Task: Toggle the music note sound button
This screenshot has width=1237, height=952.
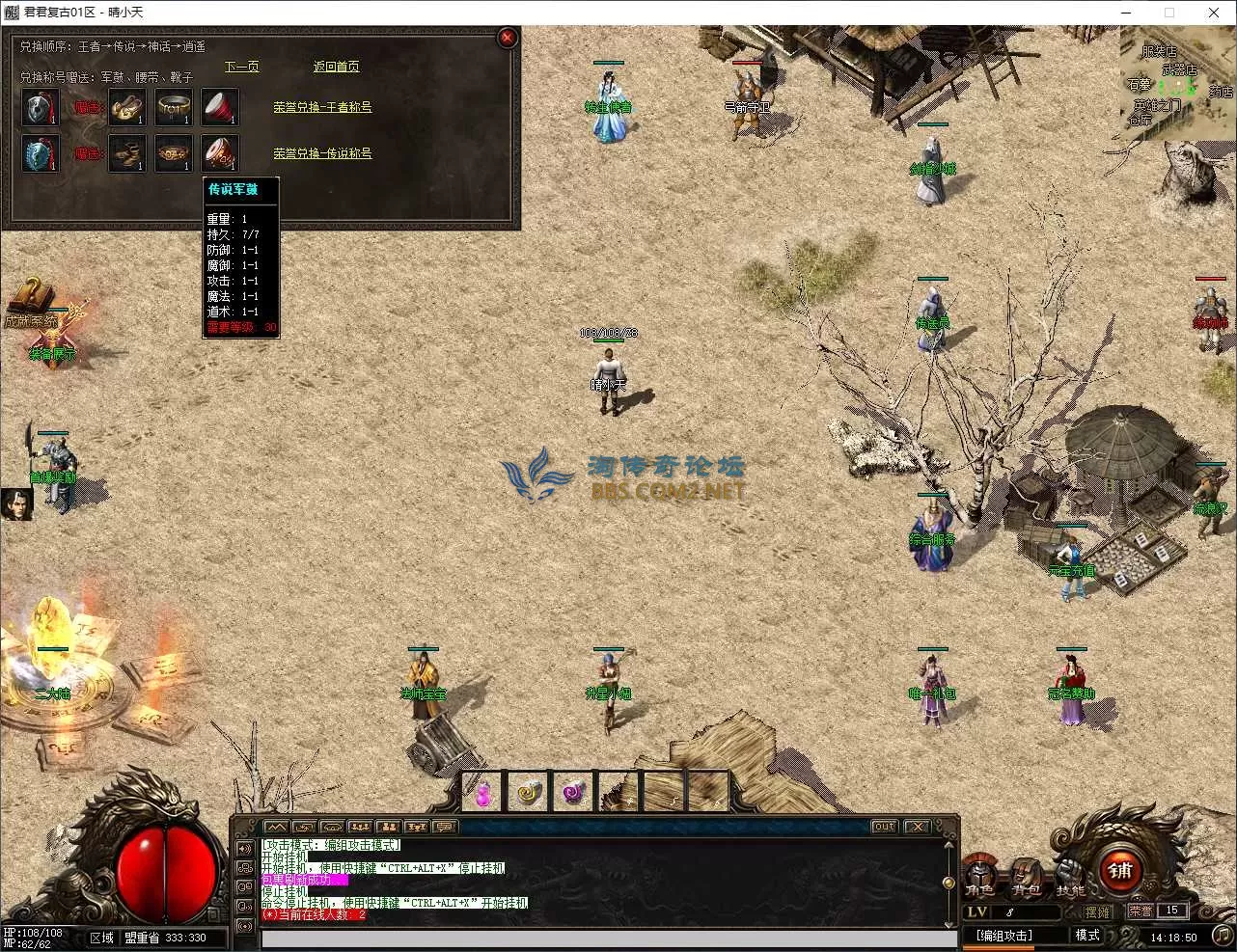Action: pos(1221,935)
